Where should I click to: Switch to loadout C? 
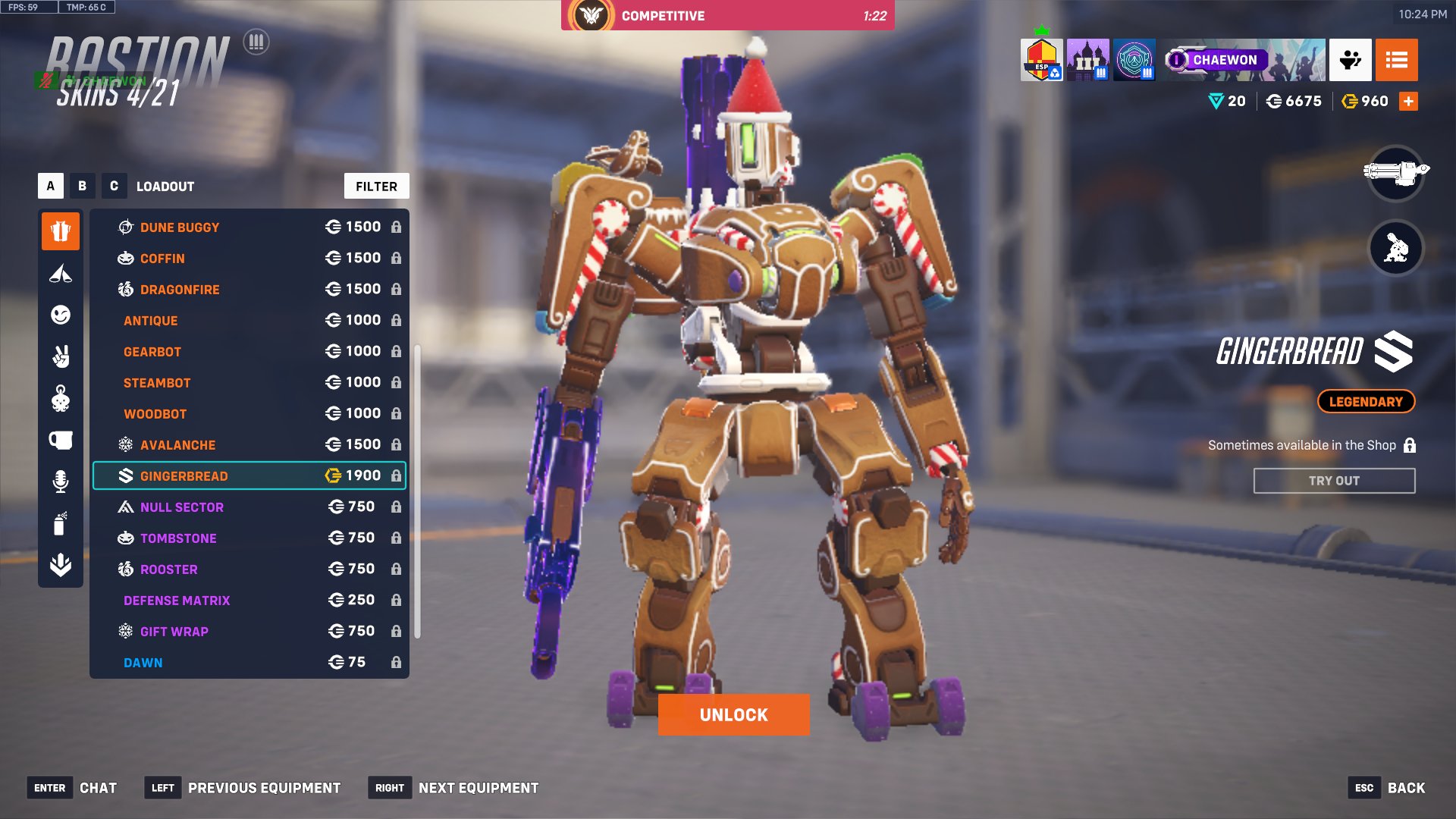click(x=114, y=186)
